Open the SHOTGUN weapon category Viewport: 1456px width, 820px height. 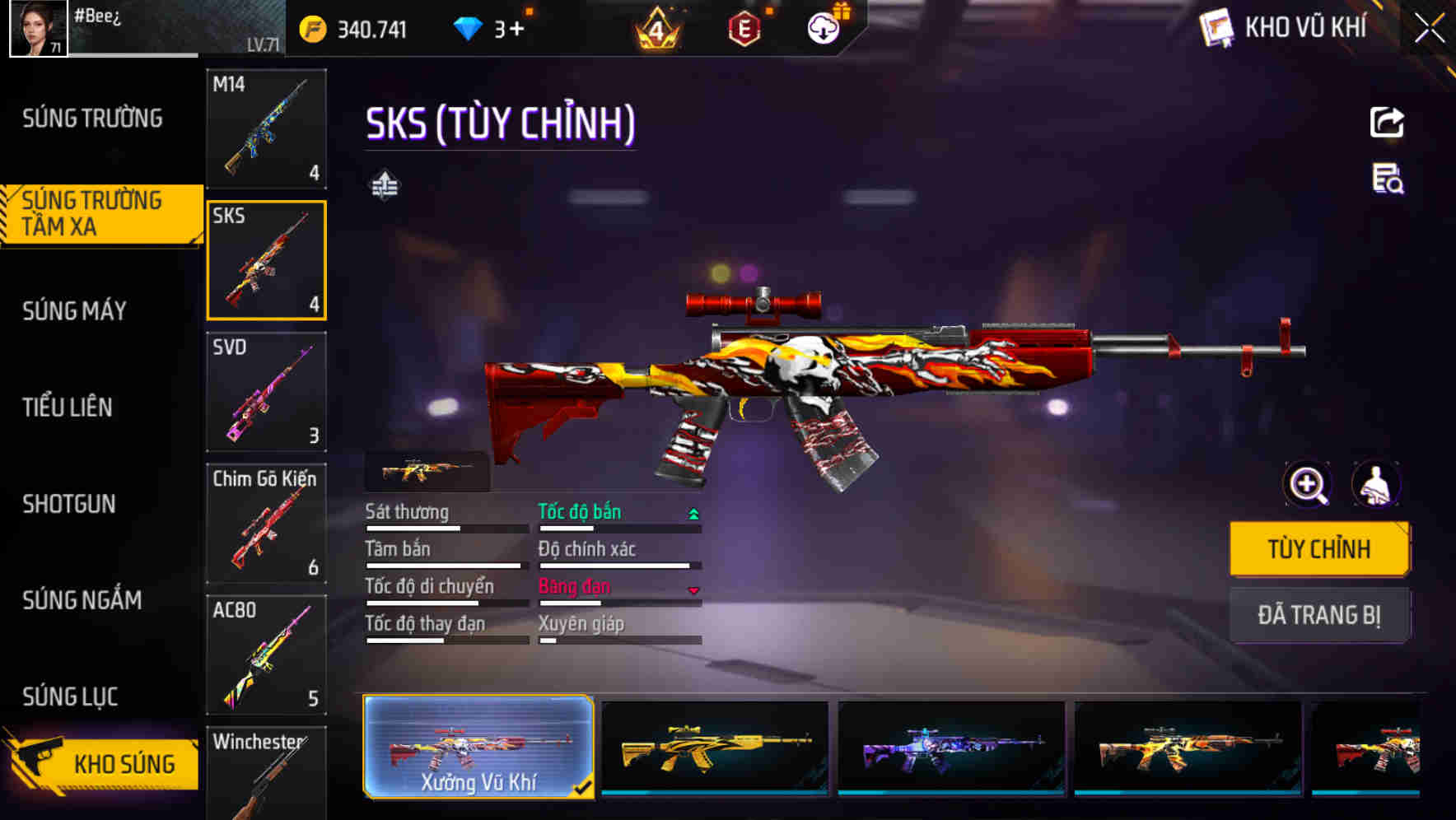pos(70,504)
